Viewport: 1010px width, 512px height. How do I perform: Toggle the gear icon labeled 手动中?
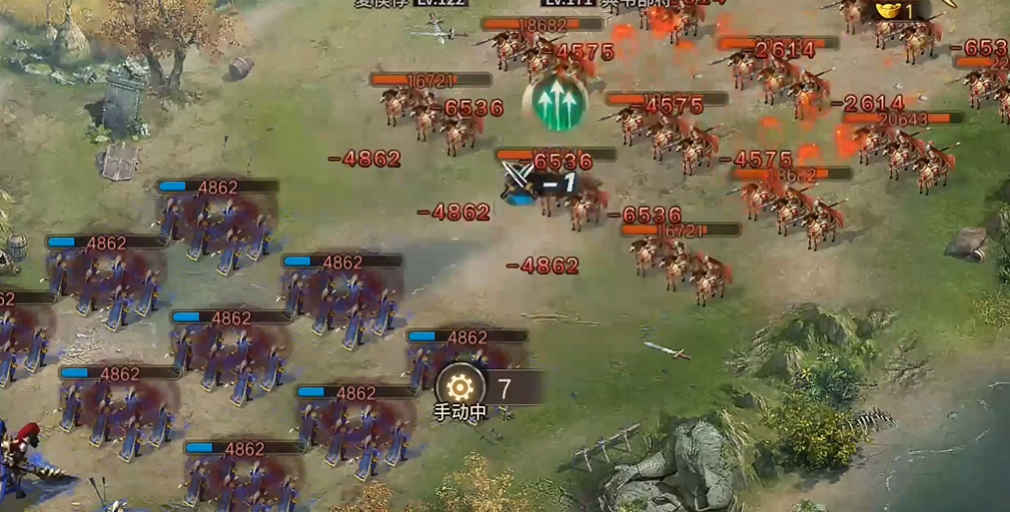[460, 387]
